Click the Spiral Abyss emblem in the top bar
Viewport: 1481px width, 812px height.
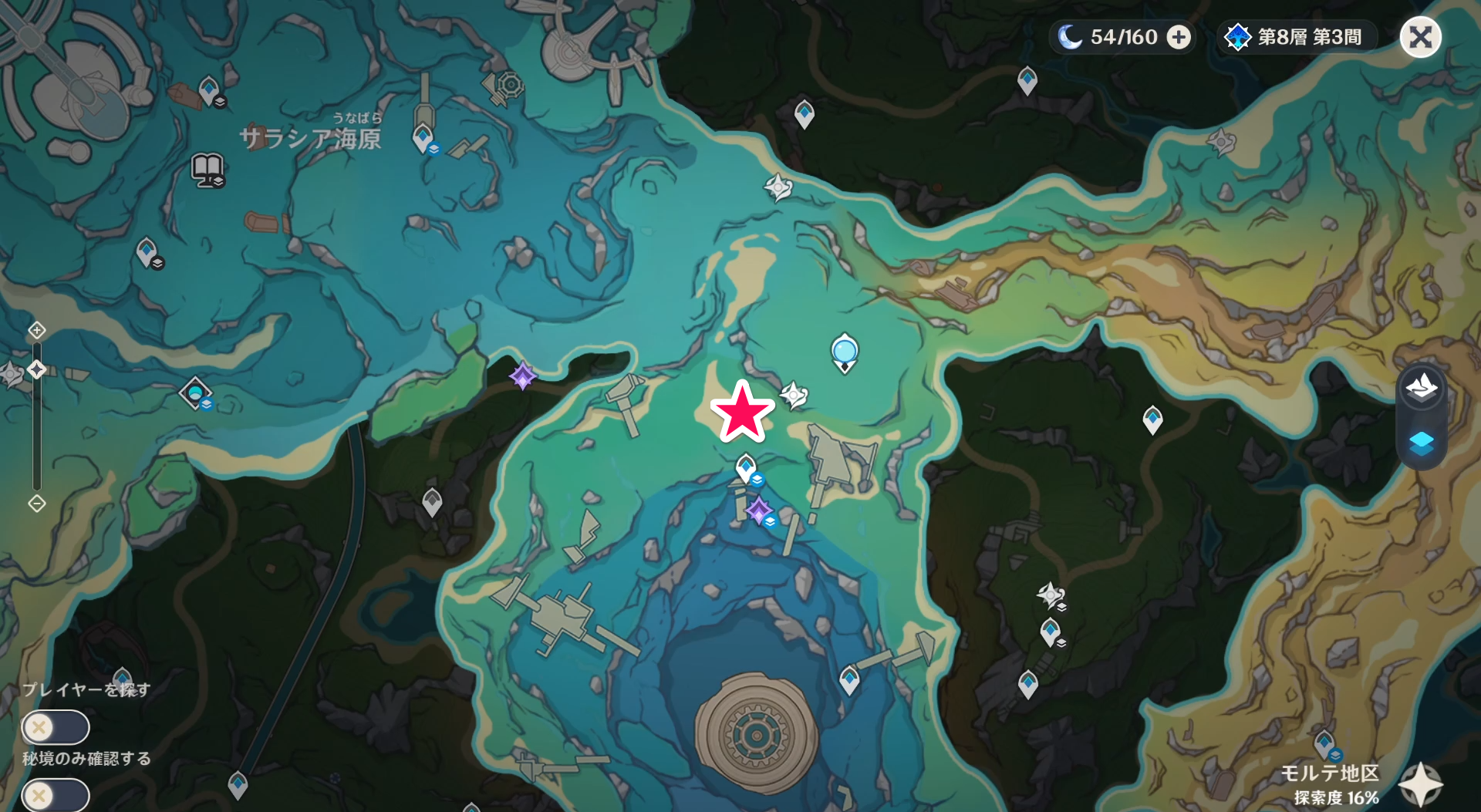click(1238, 36)
